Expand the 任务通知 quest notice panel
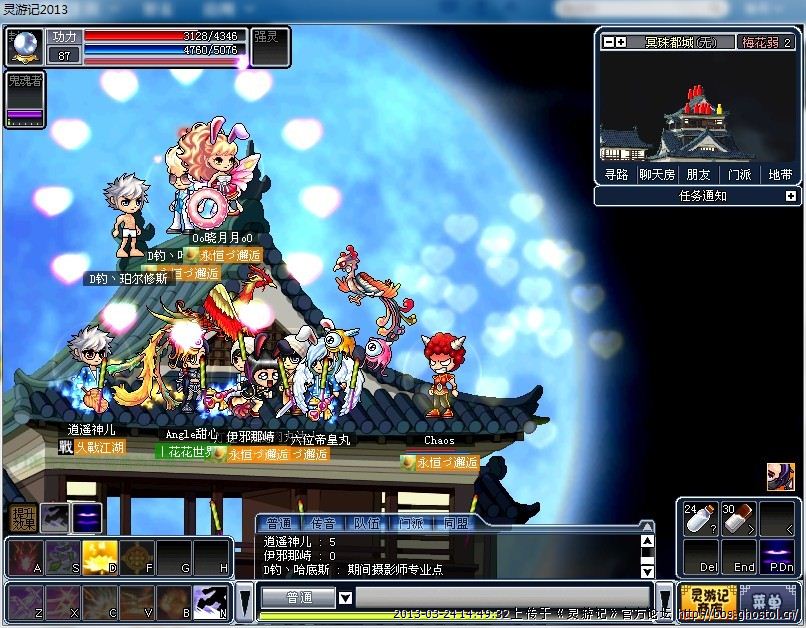 (x=787, y=196)
